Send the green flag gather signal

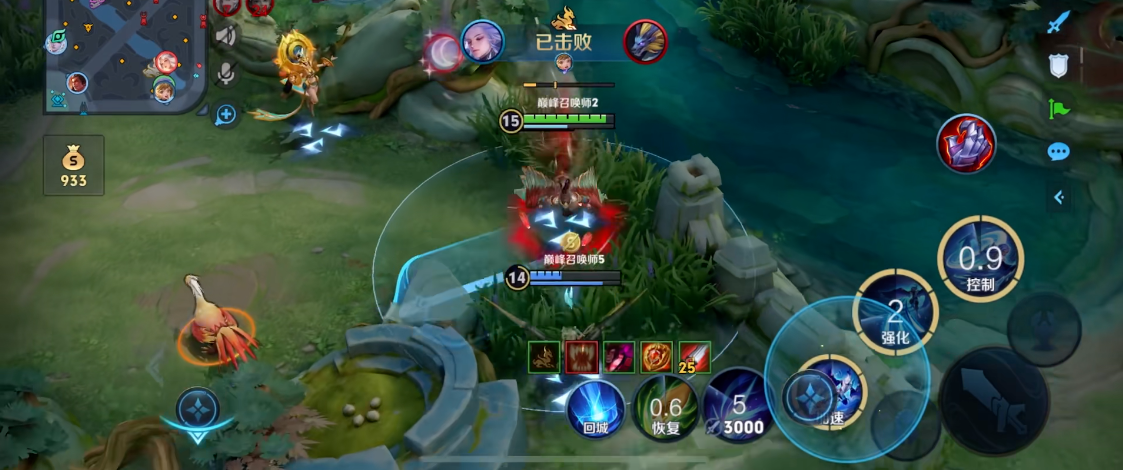(1058, 109)
